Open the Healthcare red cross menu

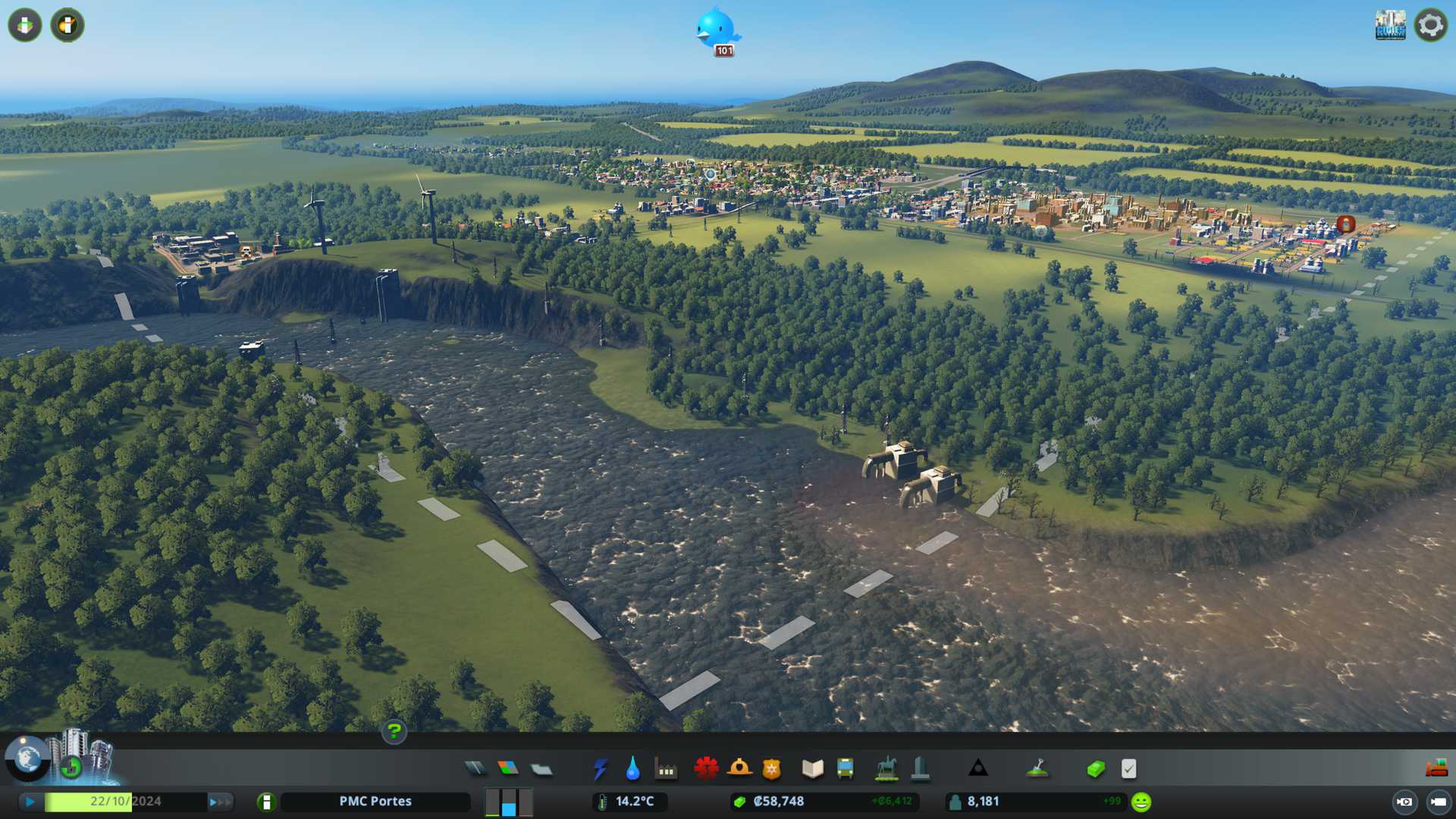pyautogui.click(x=706, y=769)
